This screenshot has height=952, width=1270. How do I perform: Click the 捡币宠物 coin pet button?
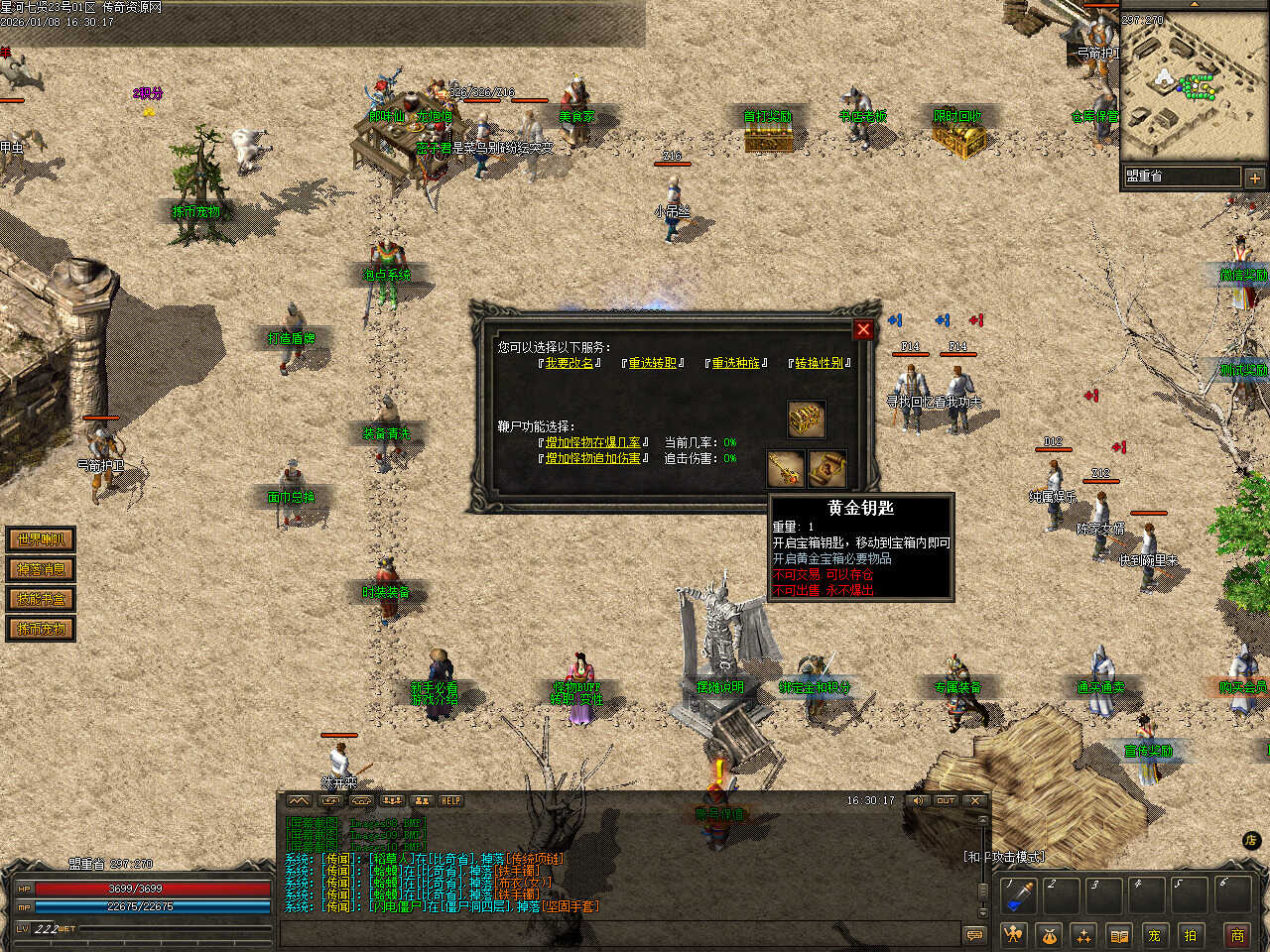41,629
